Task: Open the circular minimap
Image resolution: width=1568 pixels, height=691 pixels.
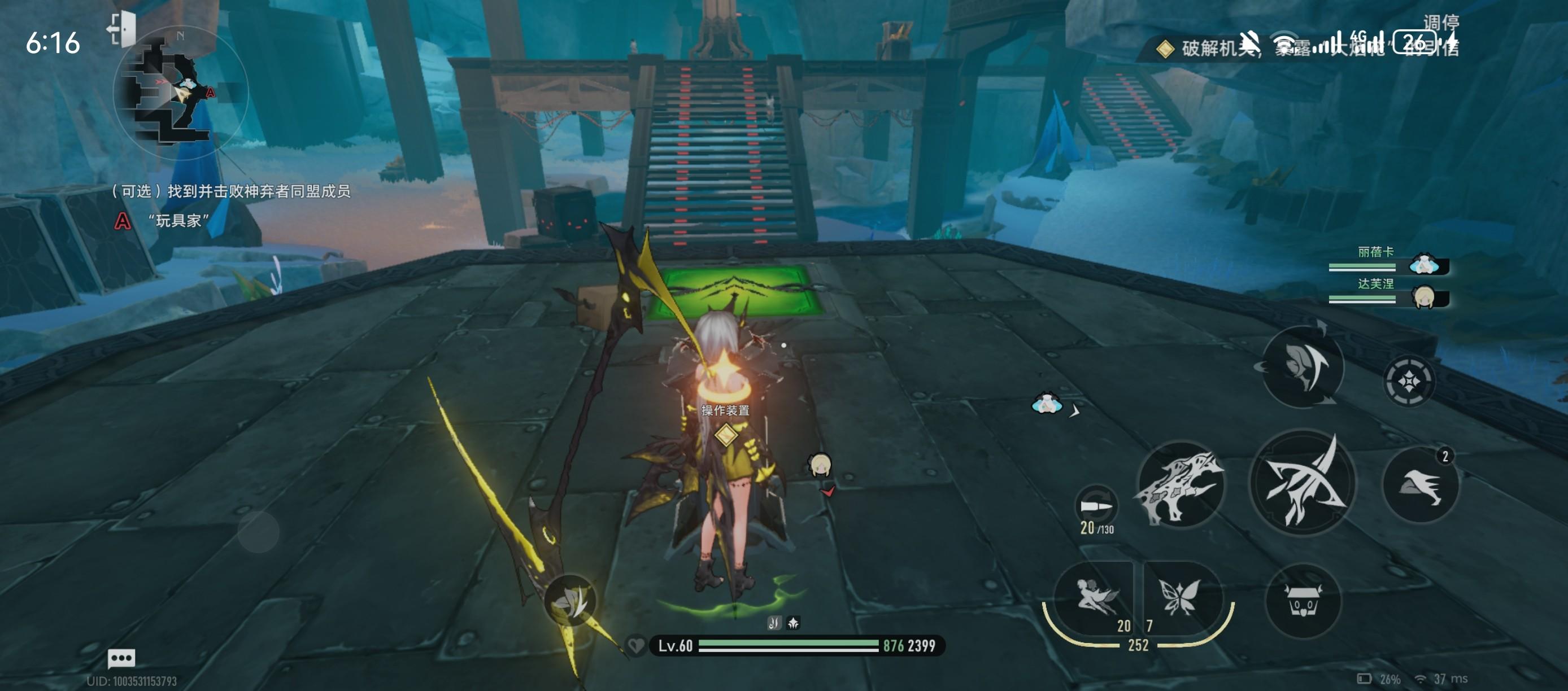Action: [180, 93]
